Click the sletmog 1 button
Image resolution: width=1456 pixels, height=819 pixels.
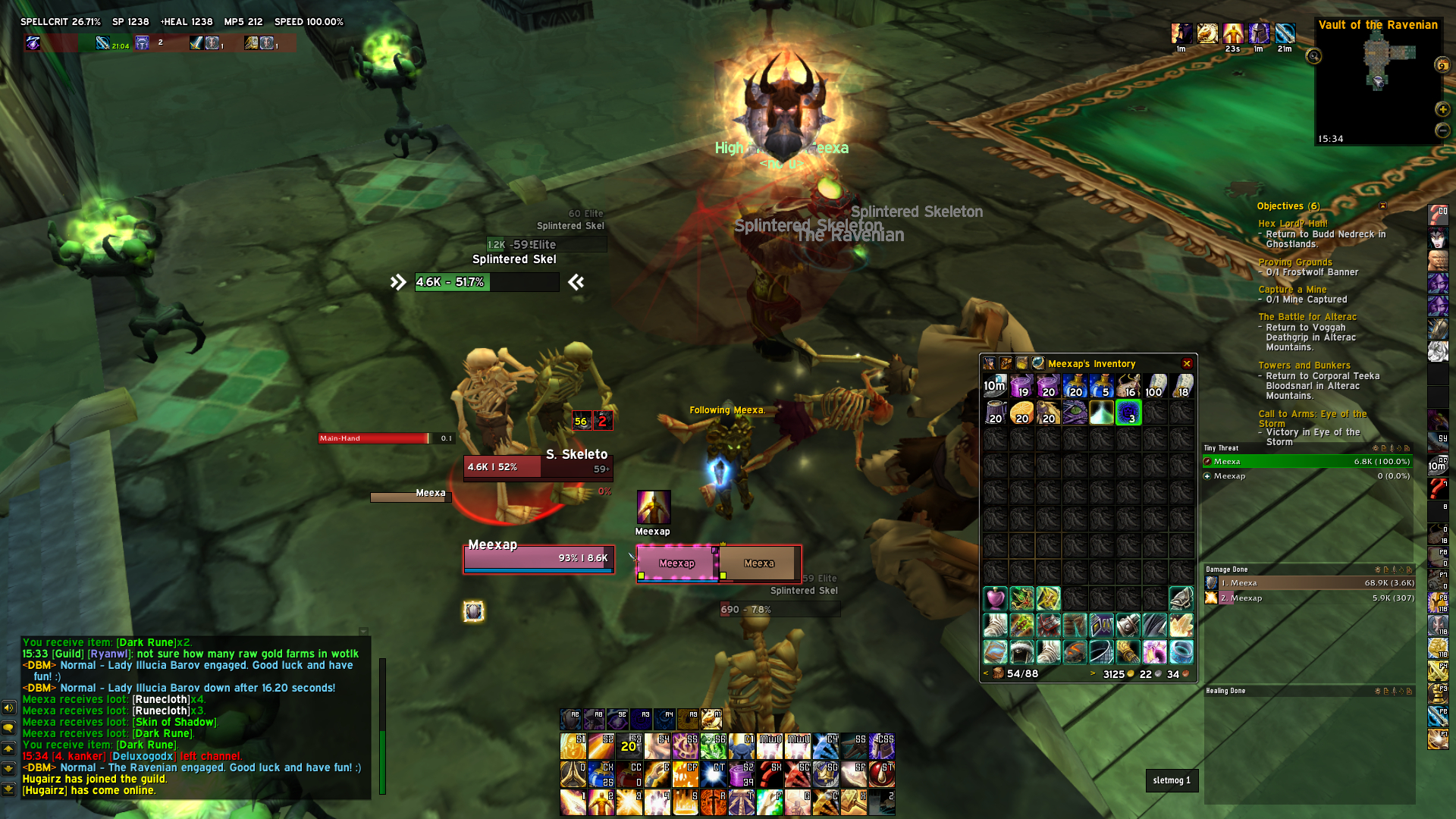[x=1172, y=780]
